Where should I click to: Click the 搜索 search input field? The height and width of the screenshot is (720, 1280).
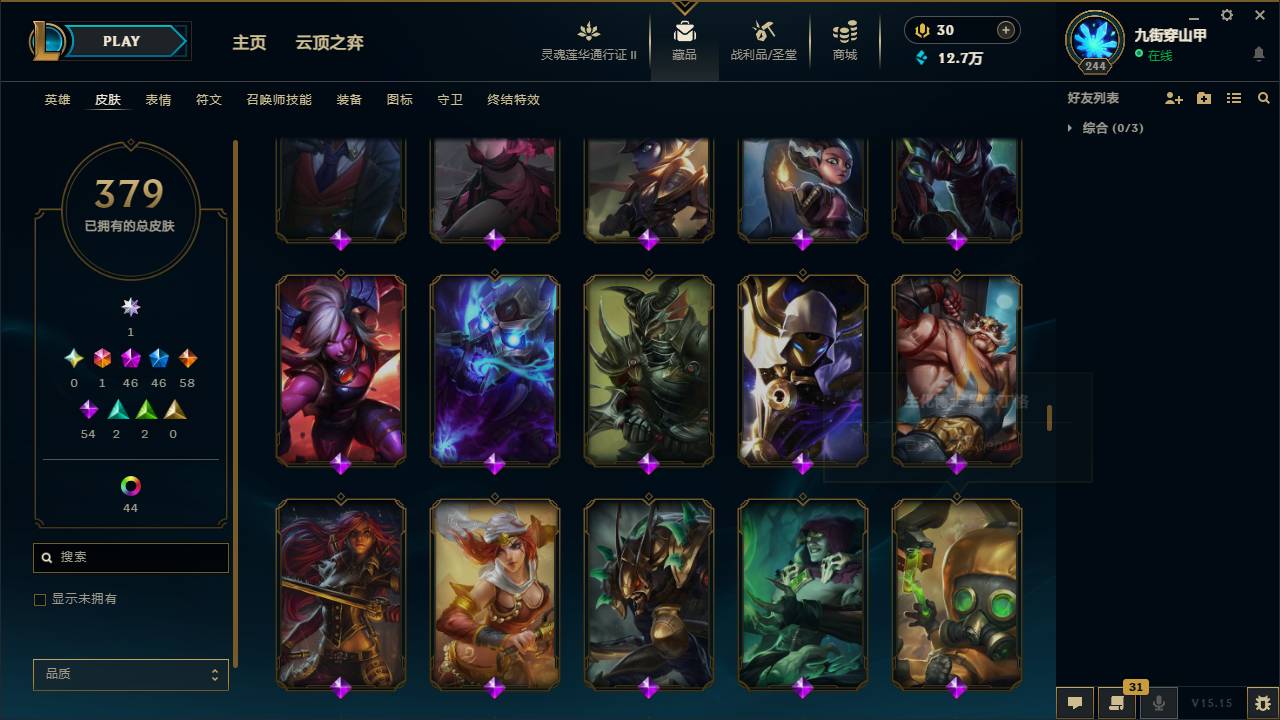(x=130, y=557)
